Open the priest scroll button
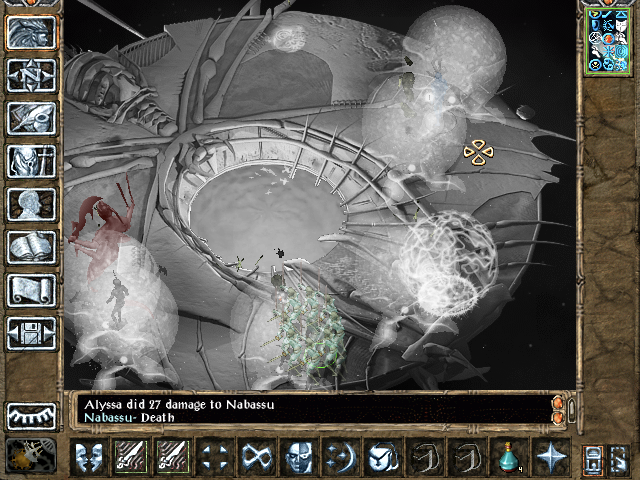640x480 pixels. click(x=32, y=290)
